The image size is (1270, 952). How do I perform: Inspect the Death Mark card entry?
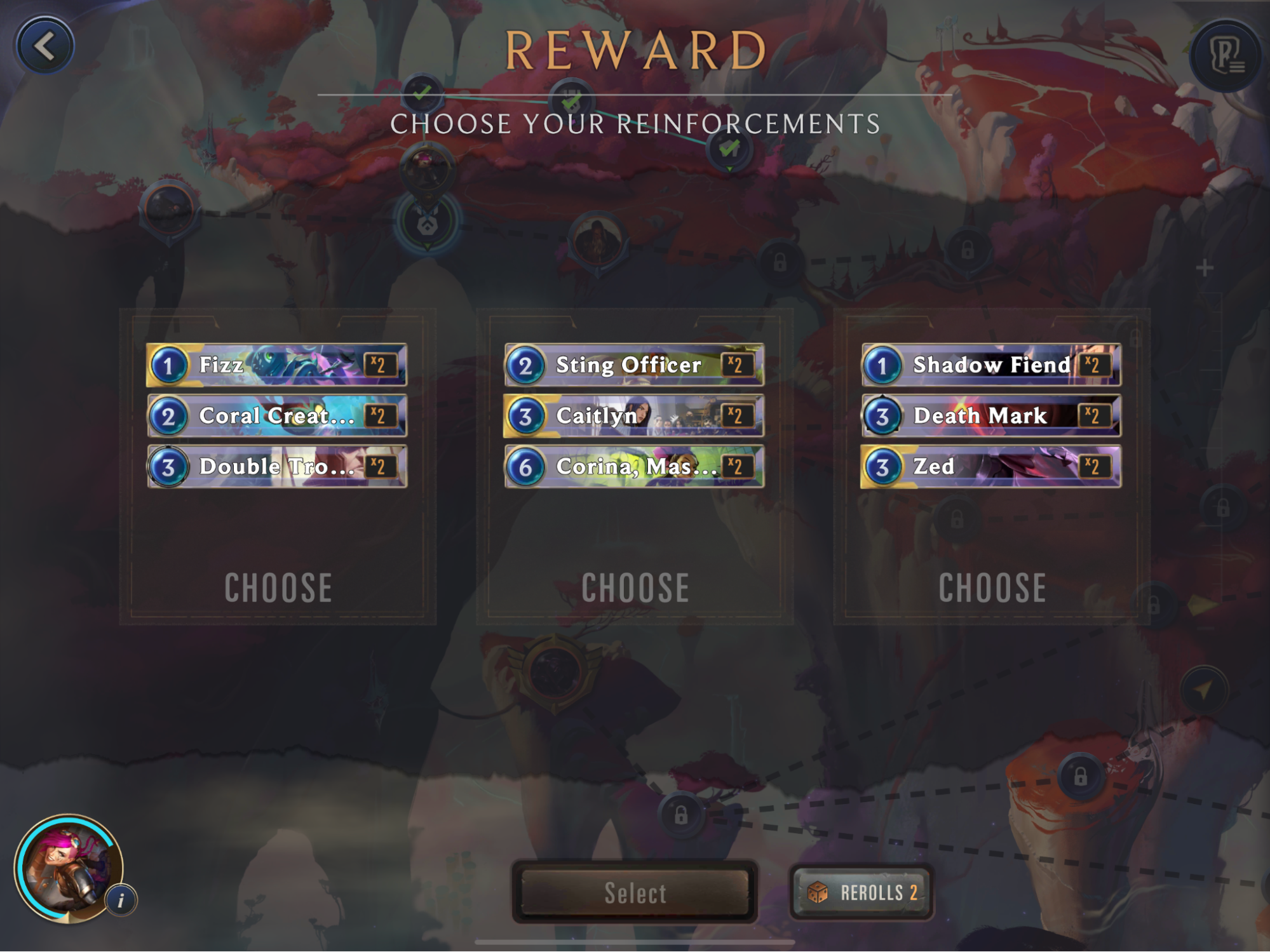coord(991,416)
